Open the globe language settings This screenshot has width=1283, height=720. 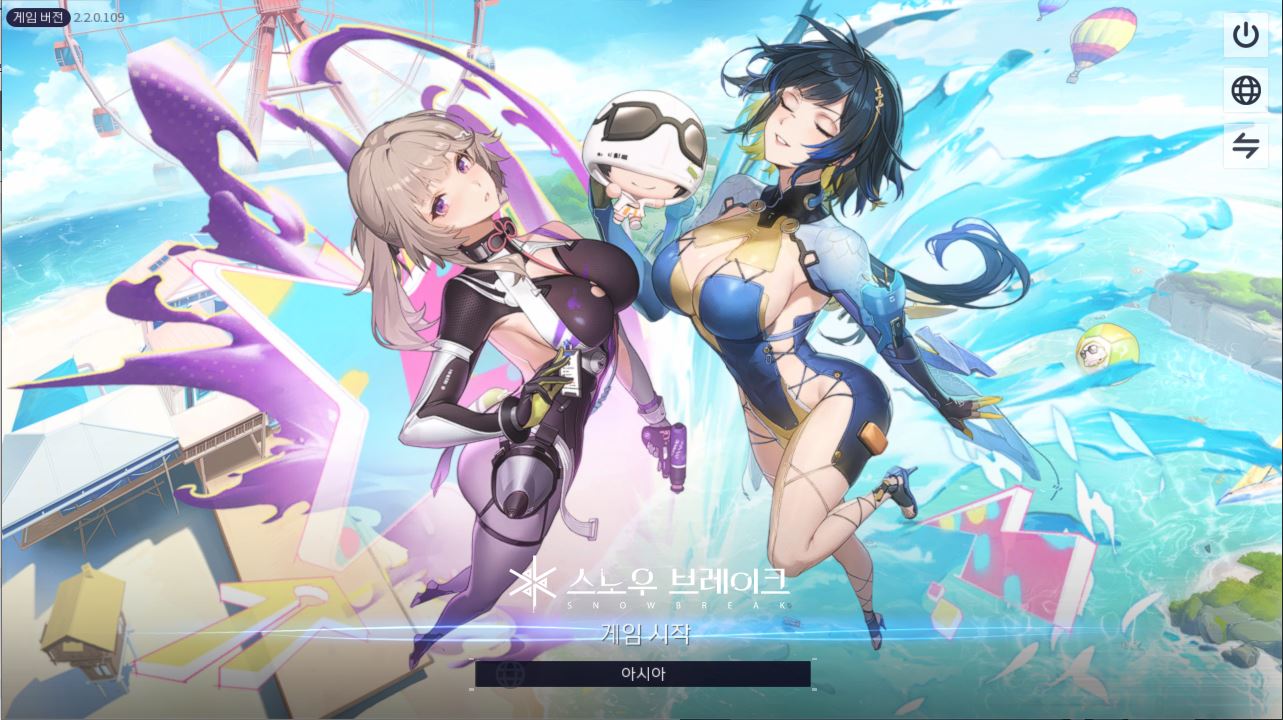(x=1245, y=91)
